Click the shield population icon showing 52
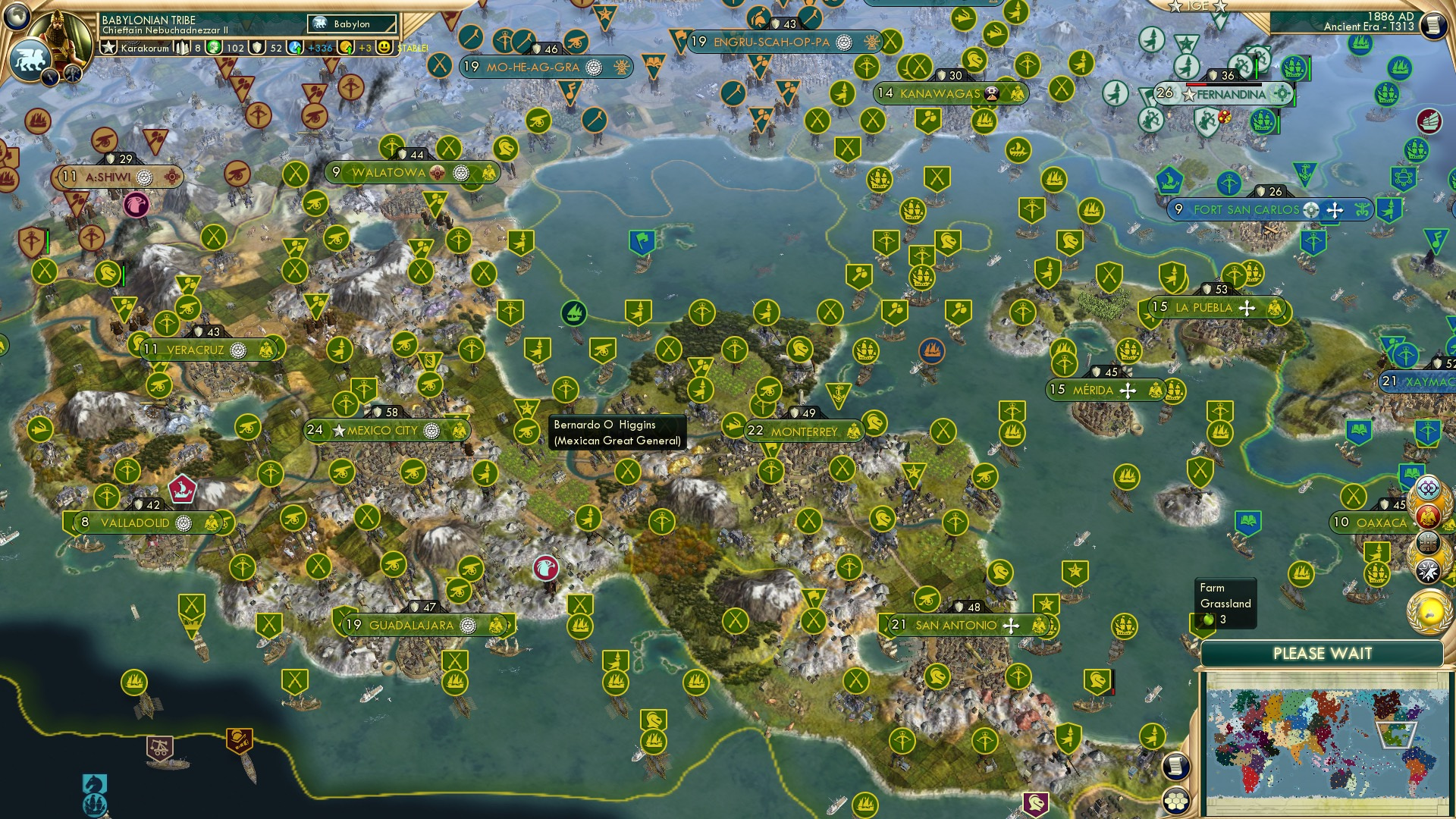 tap(258, 47)
